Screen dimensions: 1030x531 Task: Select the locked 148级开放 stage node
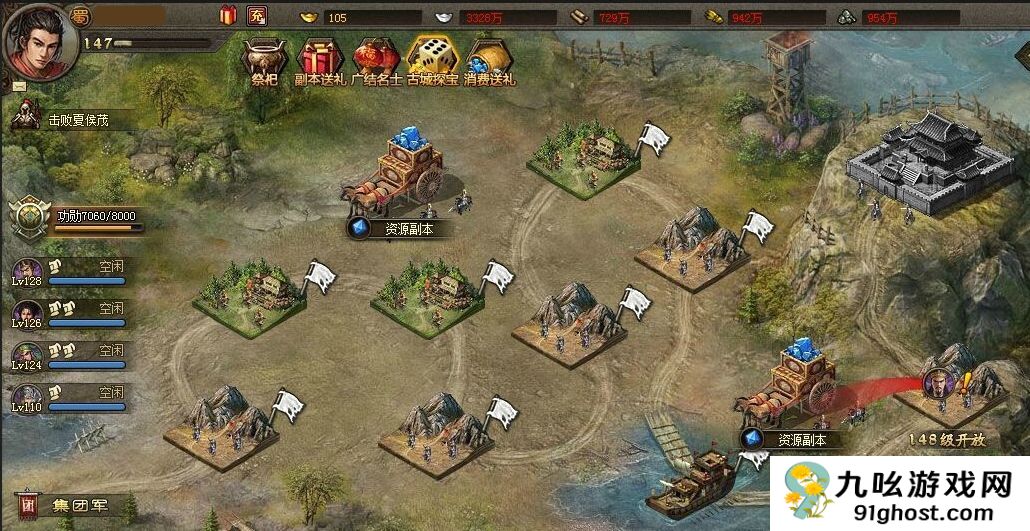[946, 390]
